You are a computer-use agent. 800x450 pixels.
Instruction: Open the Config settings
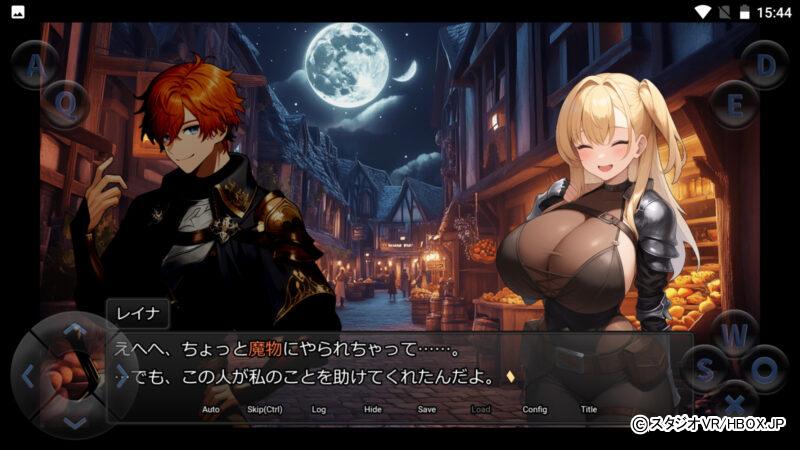pyautogui.click(x=535, y=409)
